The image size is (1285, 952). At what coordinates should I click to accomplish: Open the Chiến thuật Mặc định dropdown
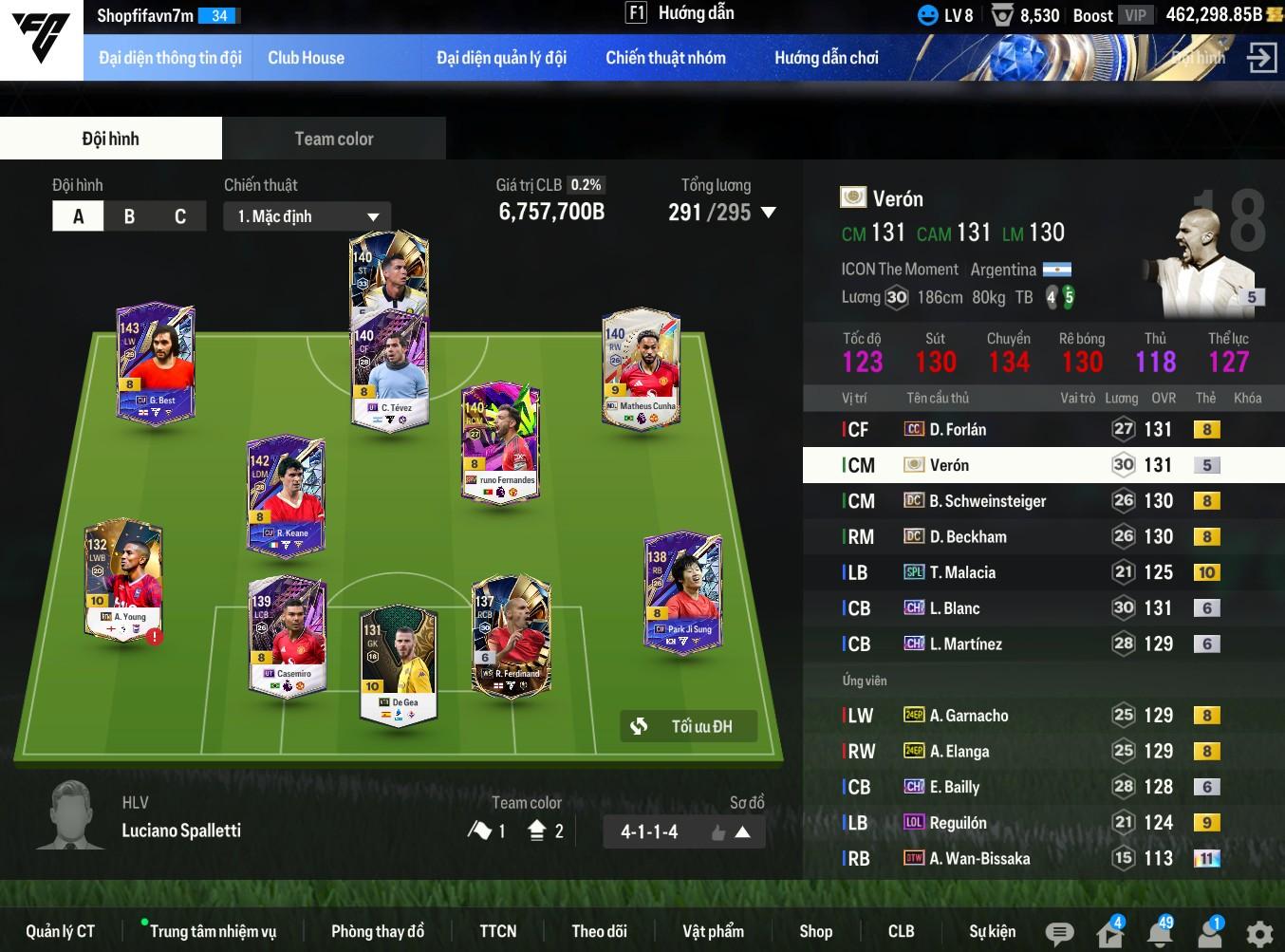click(307, 216)
